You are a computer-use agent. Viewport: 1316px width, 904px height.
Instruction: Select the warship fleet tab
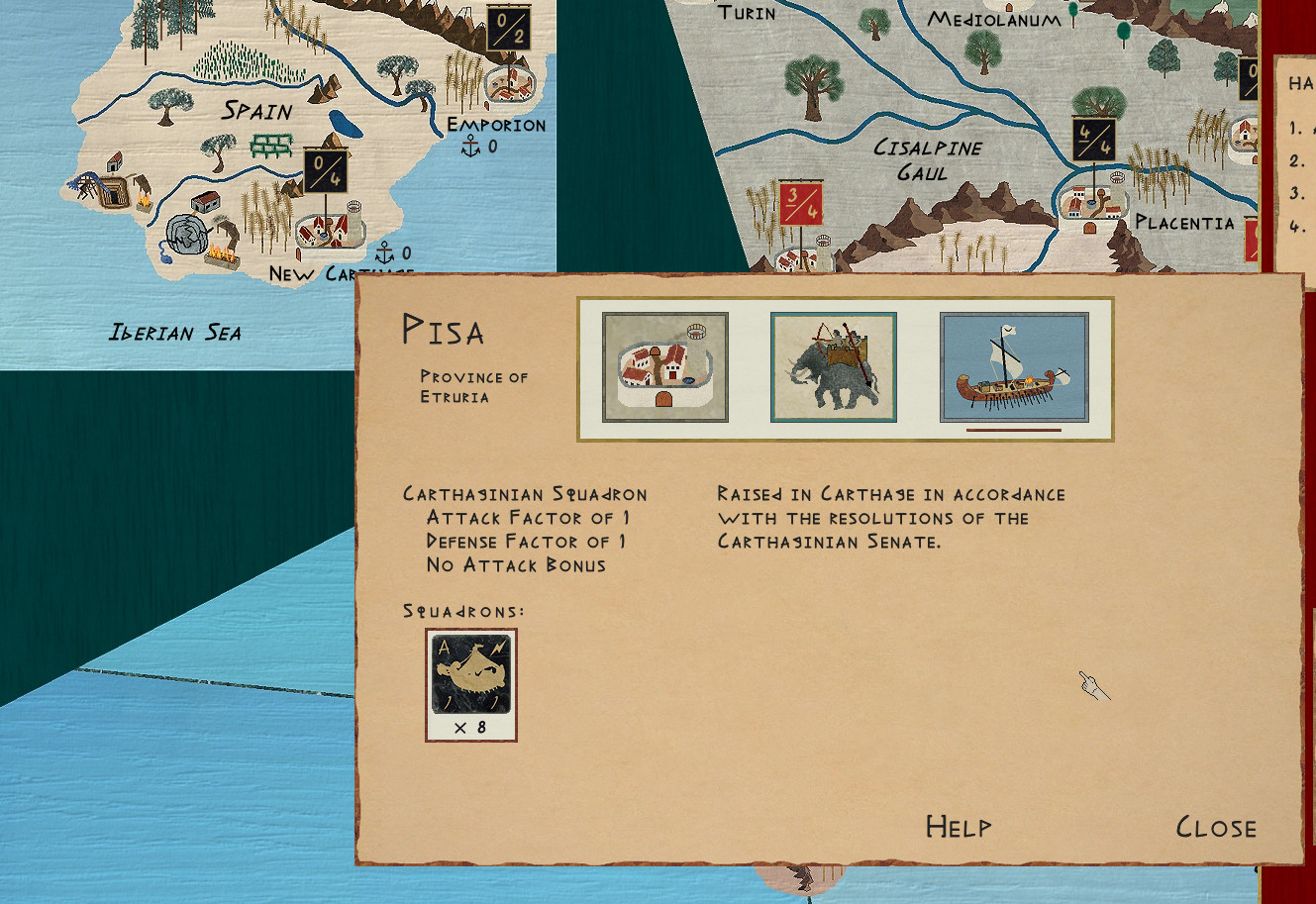point(1013,367)
